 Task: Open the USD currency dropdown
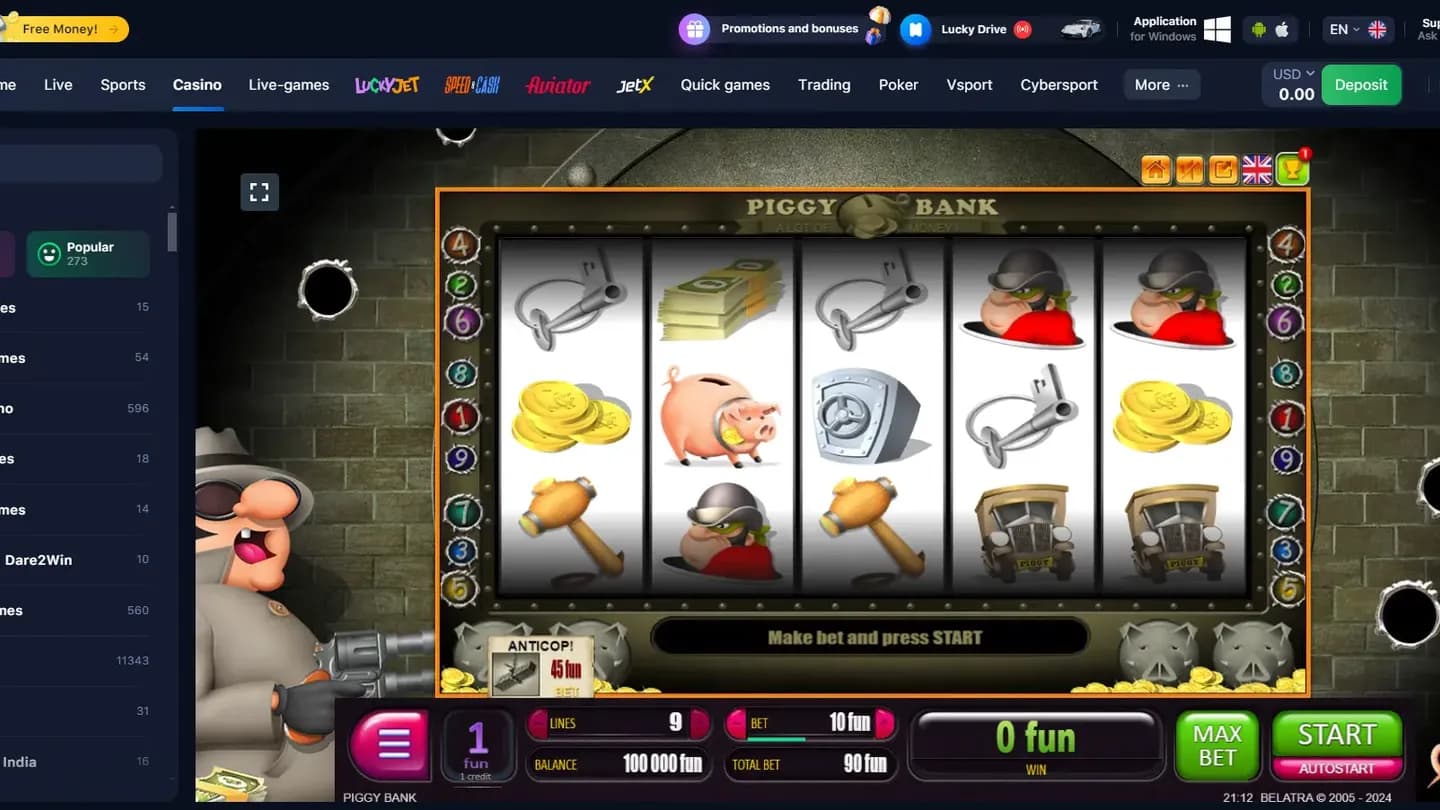coord(1290,73)
